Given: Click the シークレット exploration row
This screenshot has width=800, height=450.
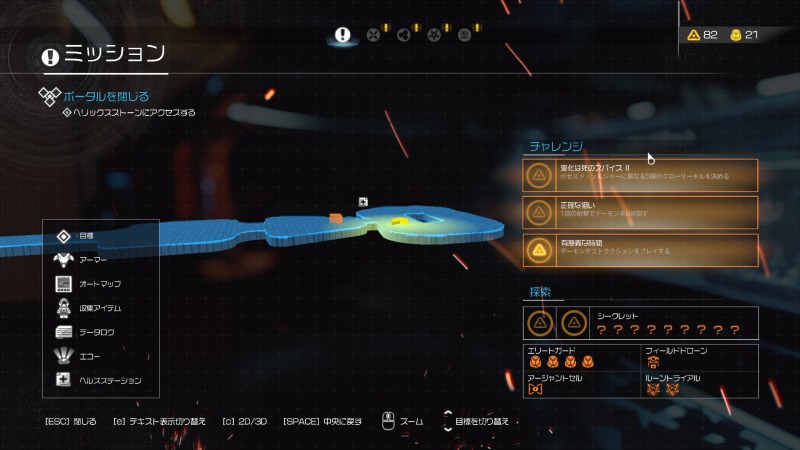Looking at the screenshot, I should (641, 323).
